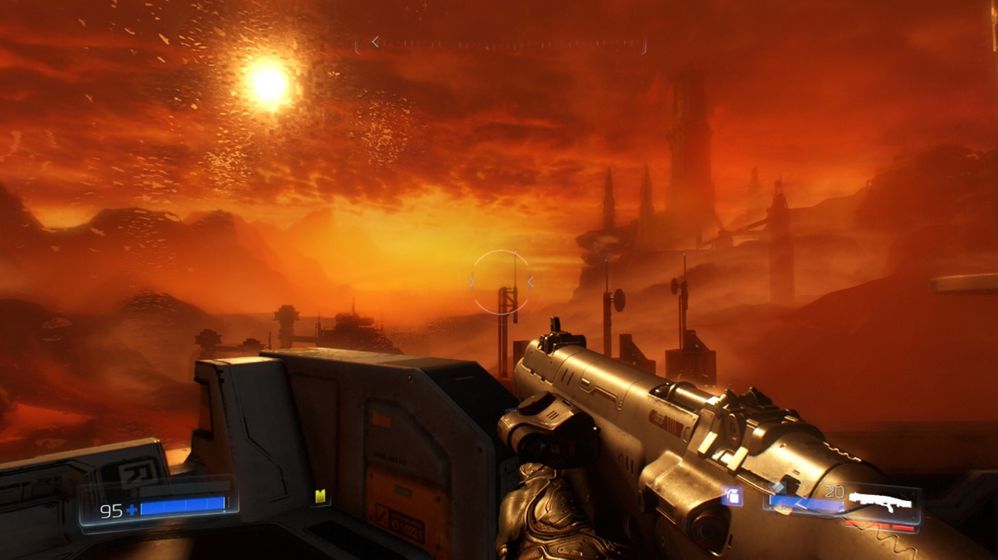Click the purple grenade equipment icon
The image size is (998, 560).
click(x=733, y=496)
